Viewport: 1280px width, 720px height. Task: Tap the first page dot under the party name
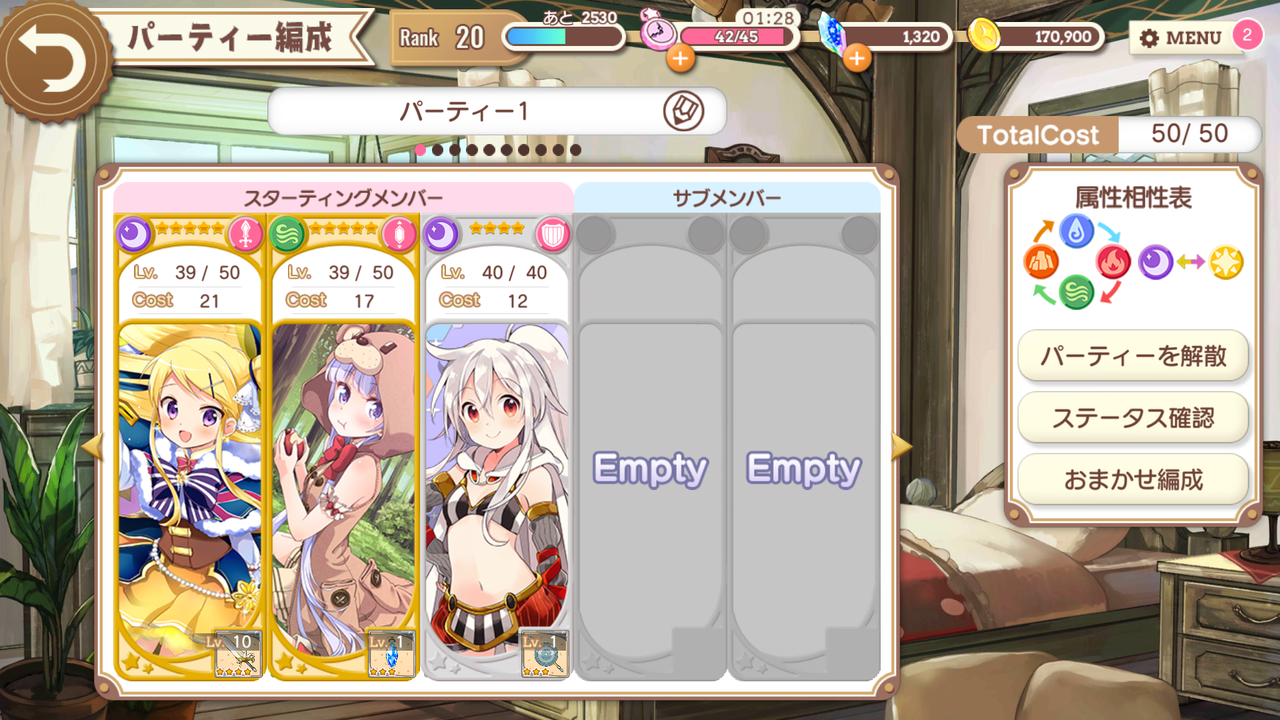420,148
